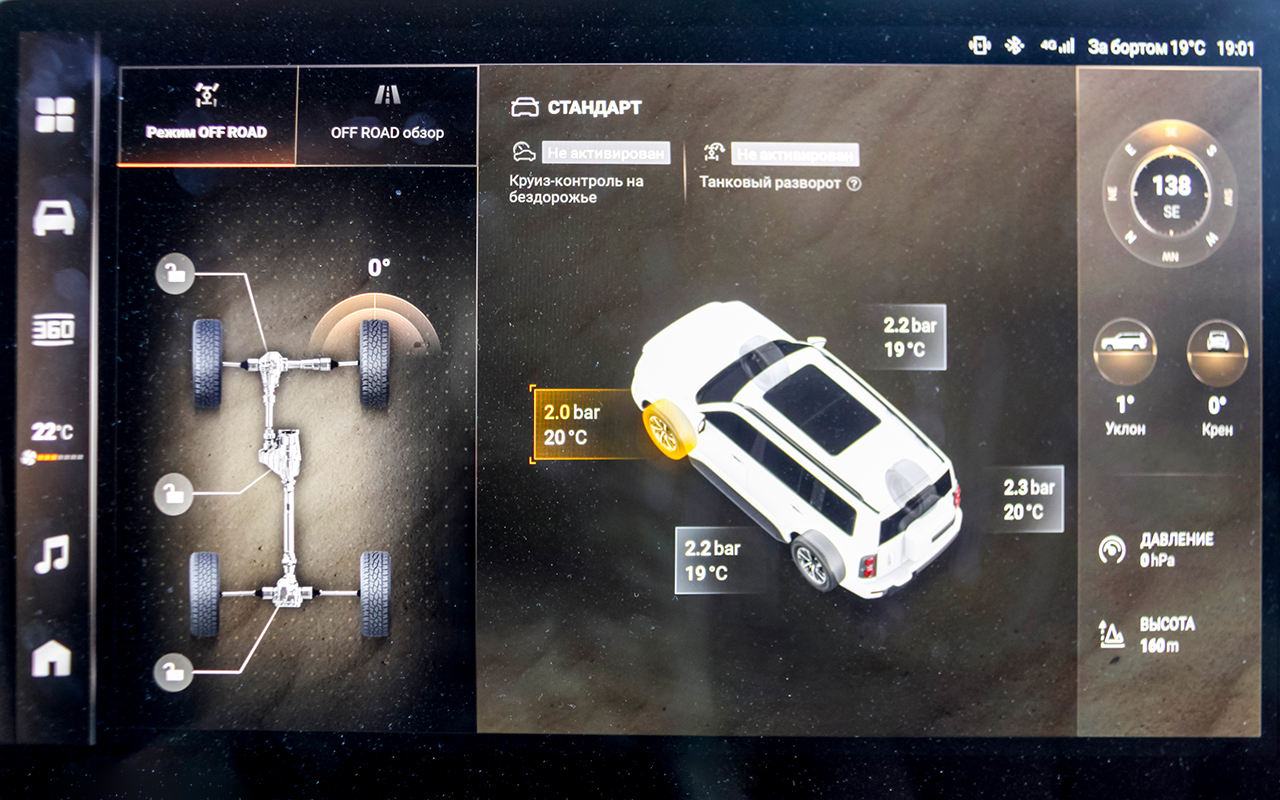1280x800 pixels.
Task: Select the car icon in the sidebar
Action: [x=54, y=217]
